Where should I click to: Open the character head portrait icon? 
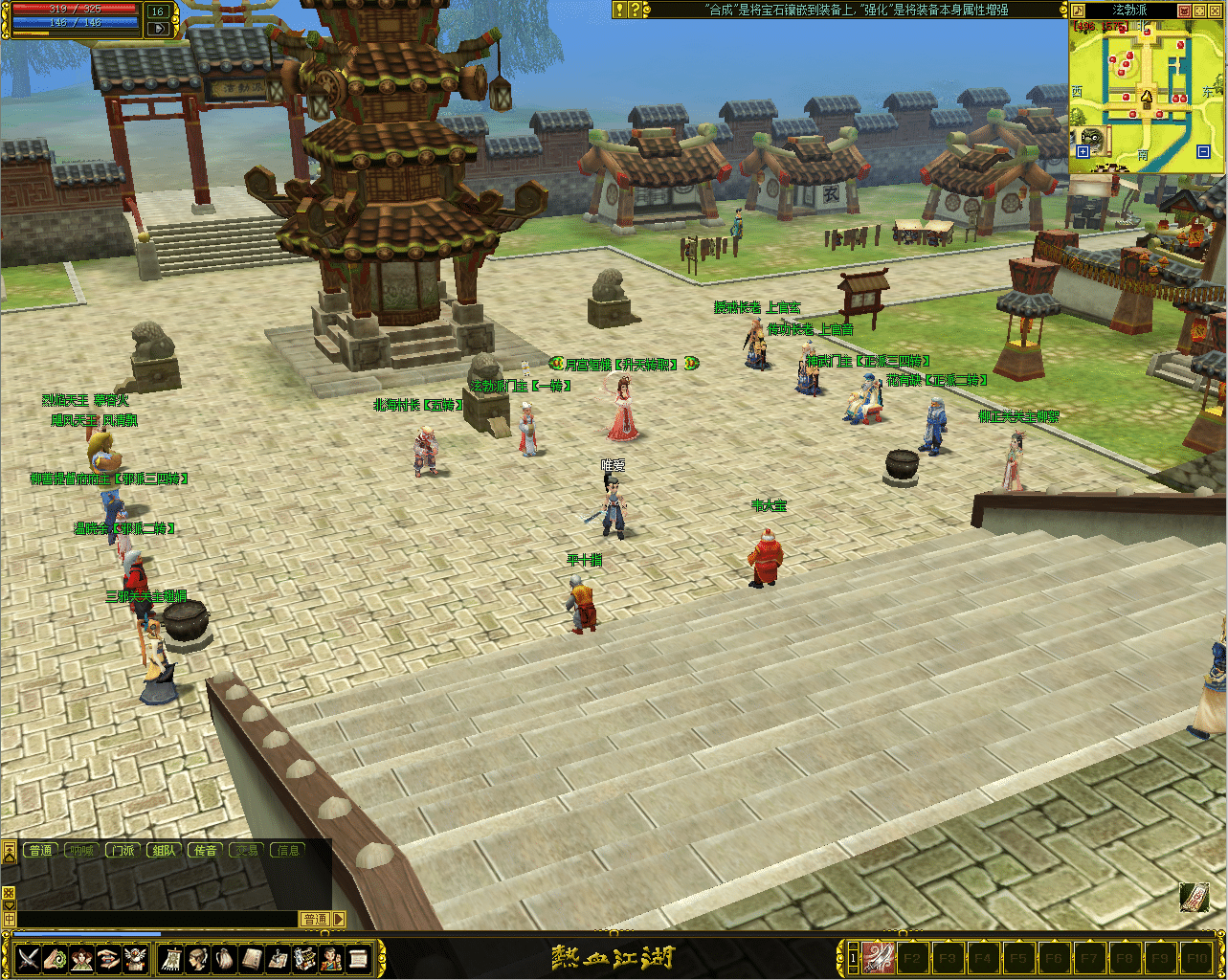[x=198, y=958]
